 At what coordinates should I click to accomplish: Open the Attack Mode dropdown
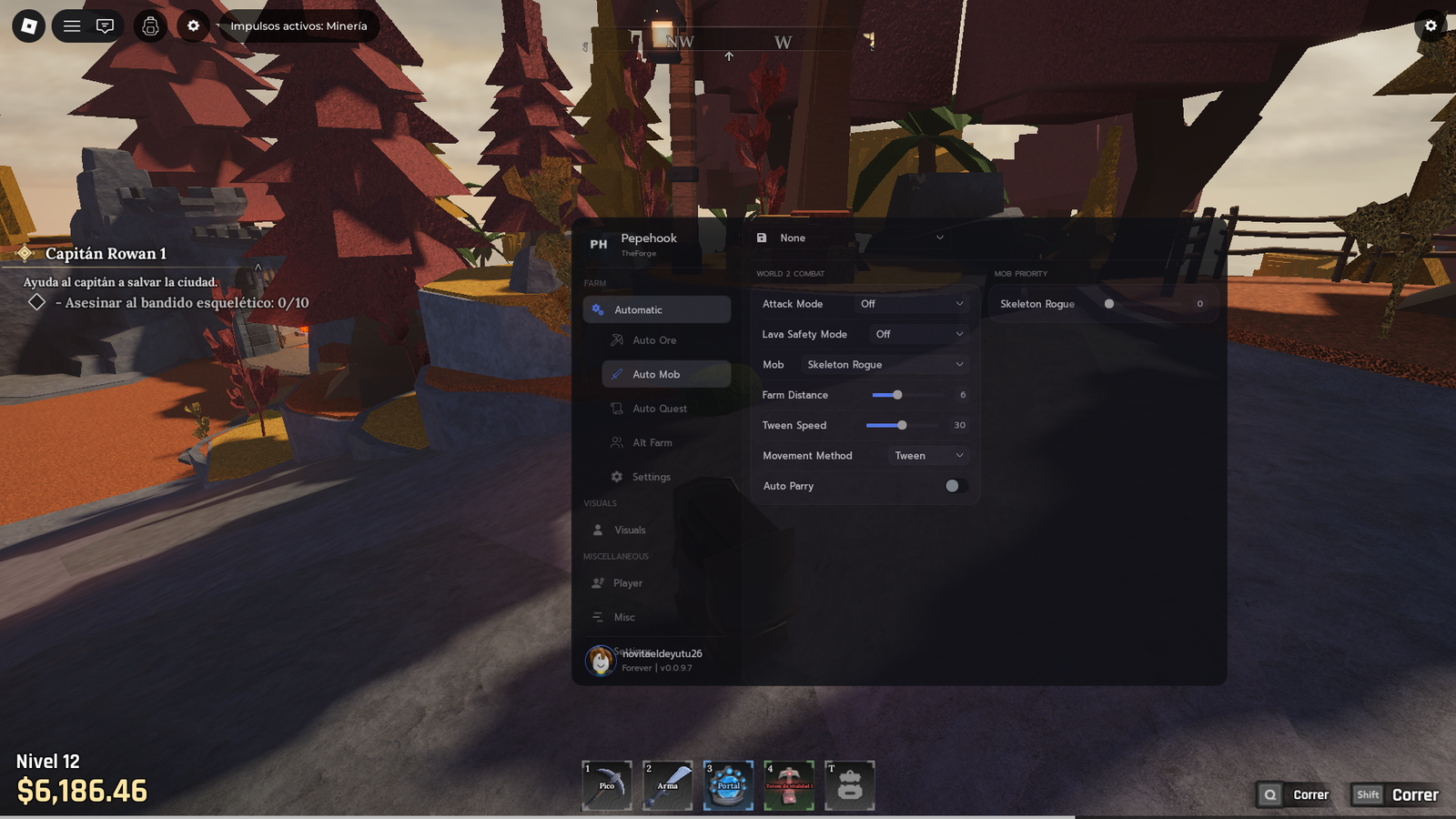click(x=910, y=303)
